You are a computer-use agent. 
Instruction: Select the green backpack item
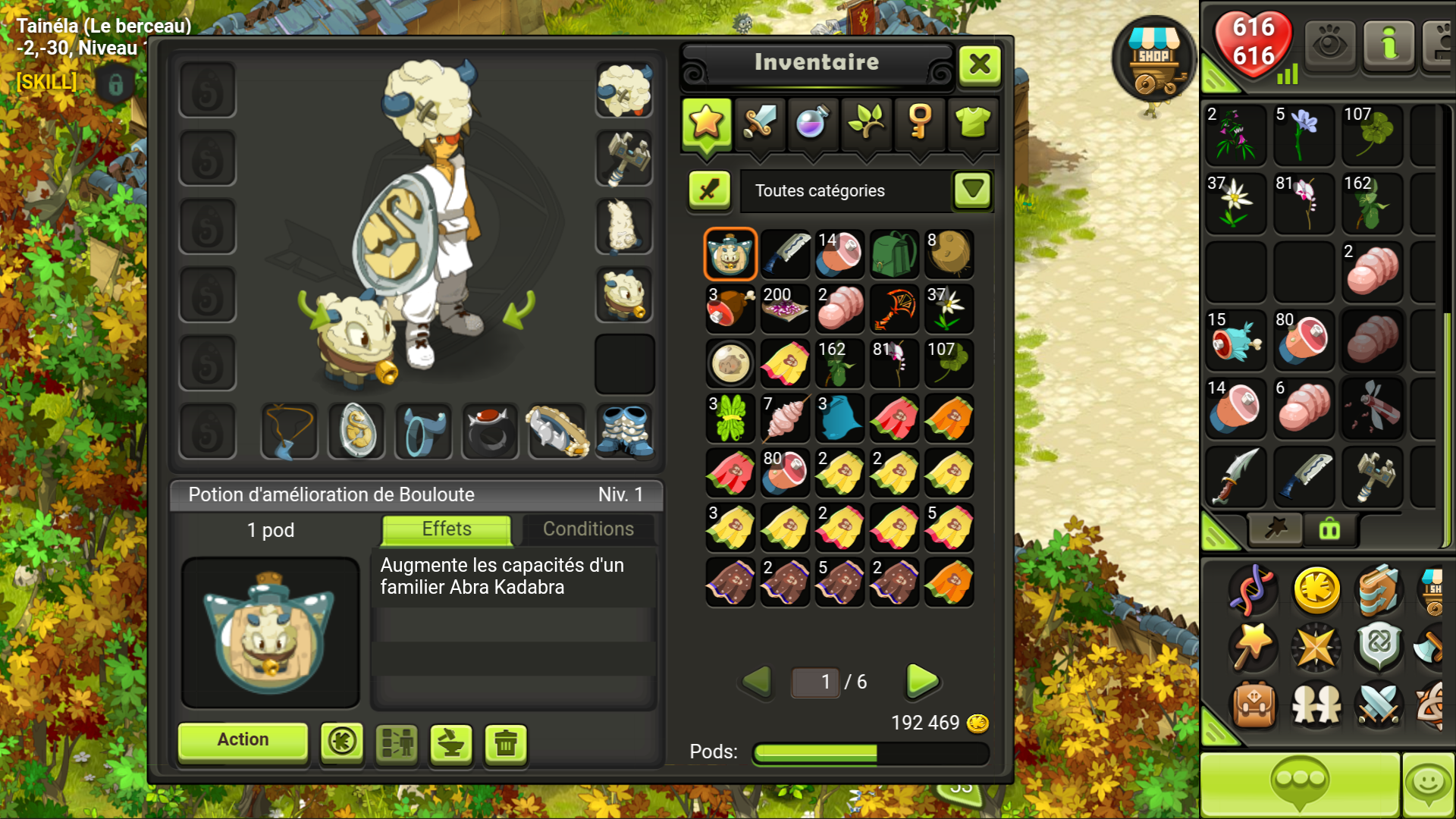[x=894, y=254]
